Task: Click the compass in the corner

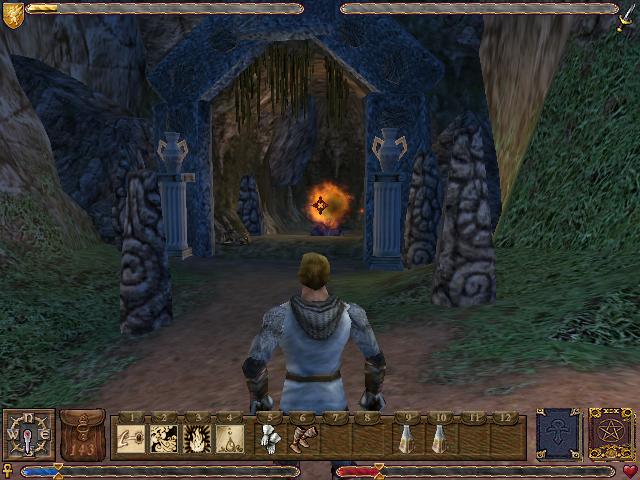Action: [28, 435]
